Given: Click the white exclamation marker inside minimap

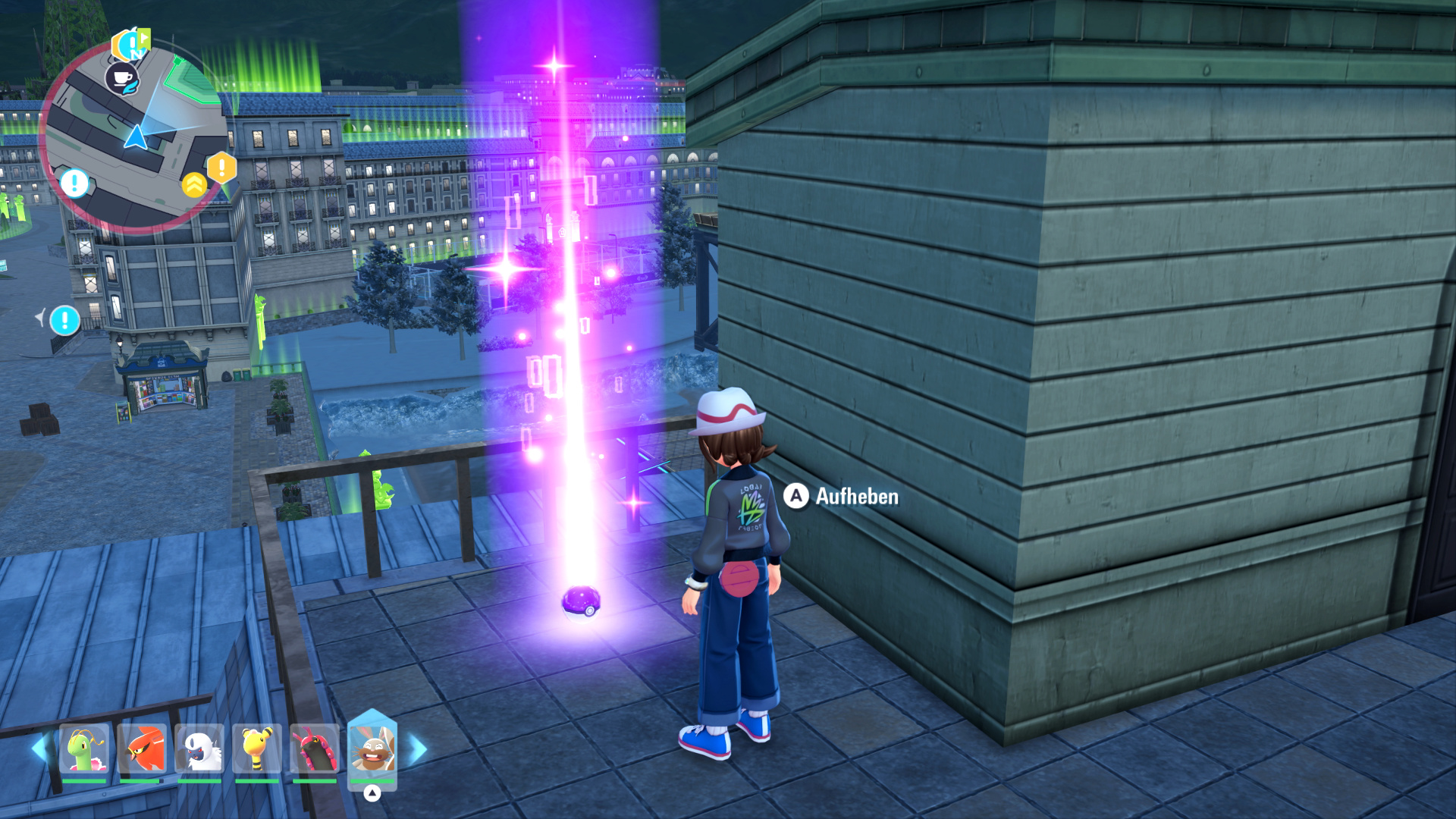Looking at the screenshot, I should (x=74, y=183).
